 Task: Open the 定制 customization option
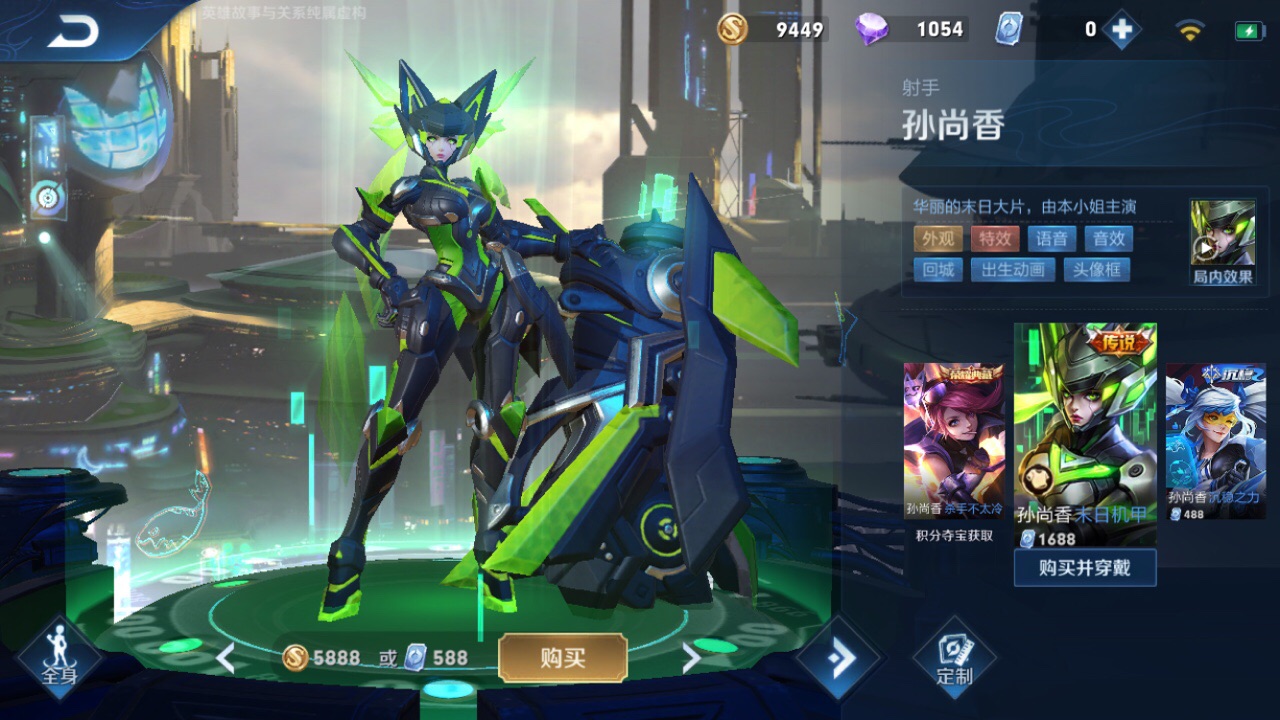954,657
